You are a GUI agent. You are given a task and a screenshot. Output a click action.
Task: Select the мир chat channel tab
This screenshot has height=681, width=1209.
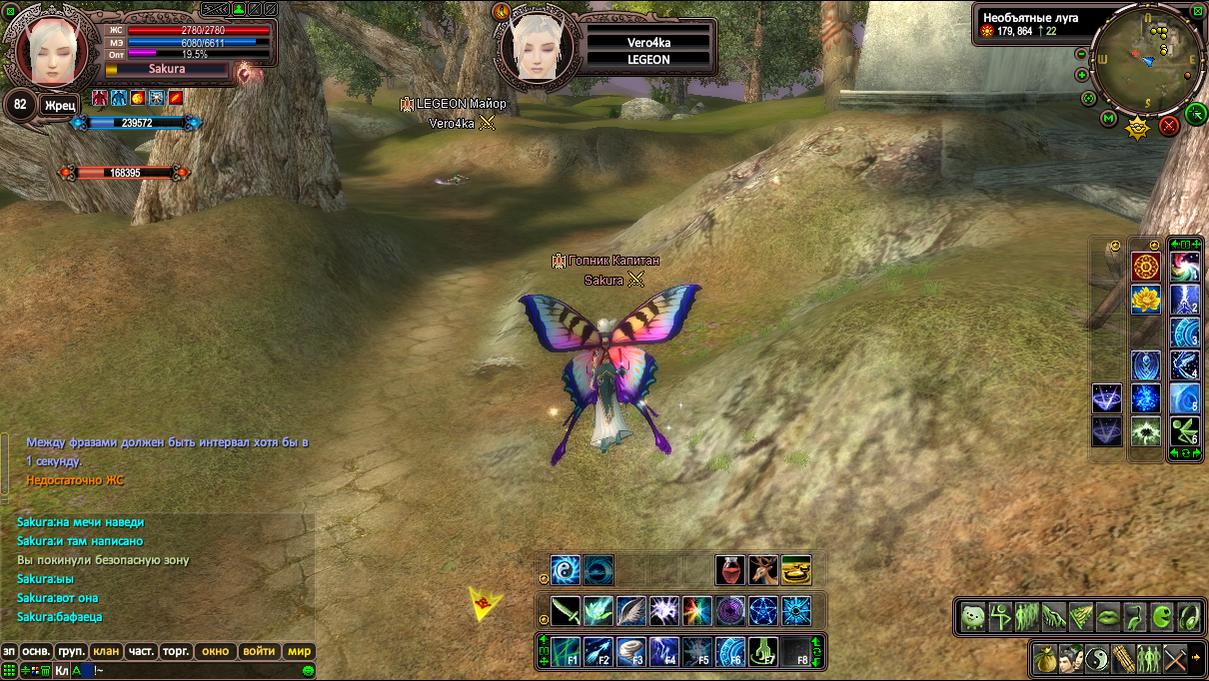point(300,651)
